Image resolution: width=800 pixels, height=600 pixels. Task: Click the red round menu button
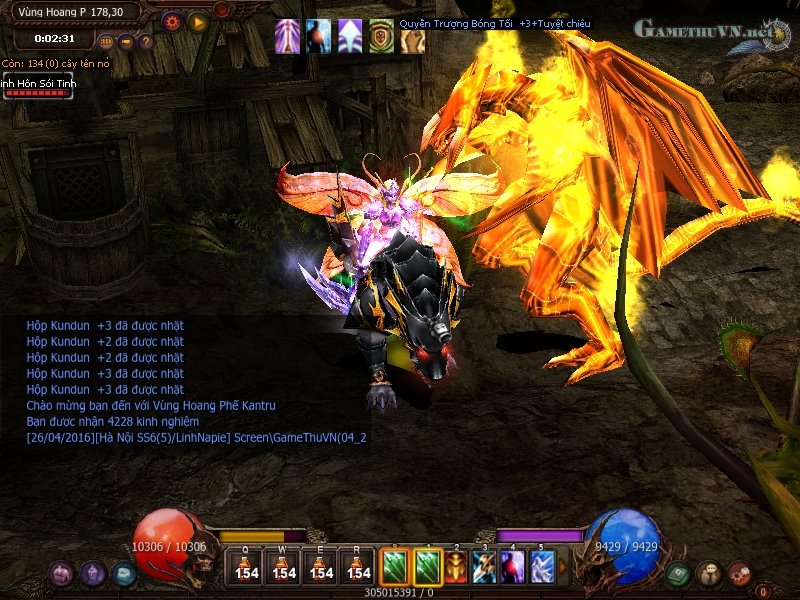click(739, 574)
